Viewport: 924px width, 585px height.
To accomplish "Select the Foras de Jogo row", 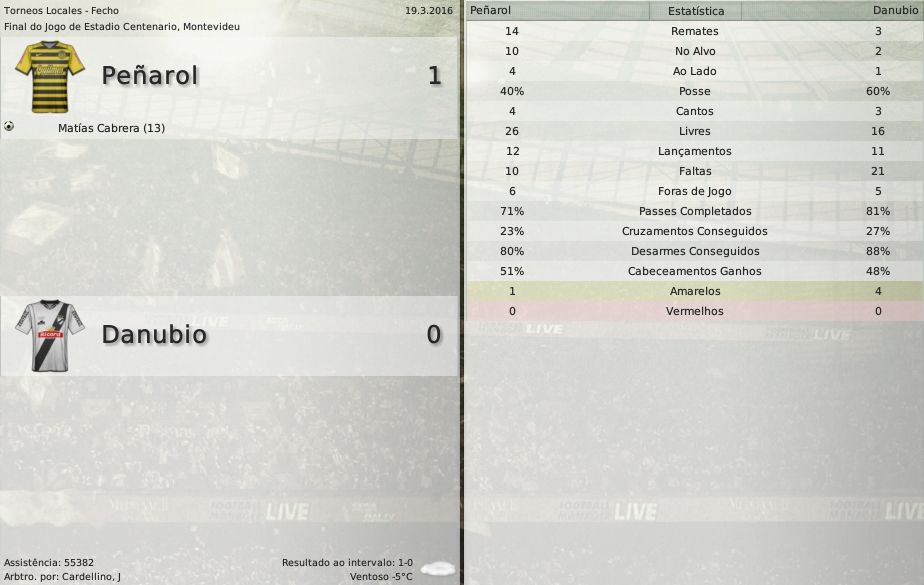I will [694, 191].
